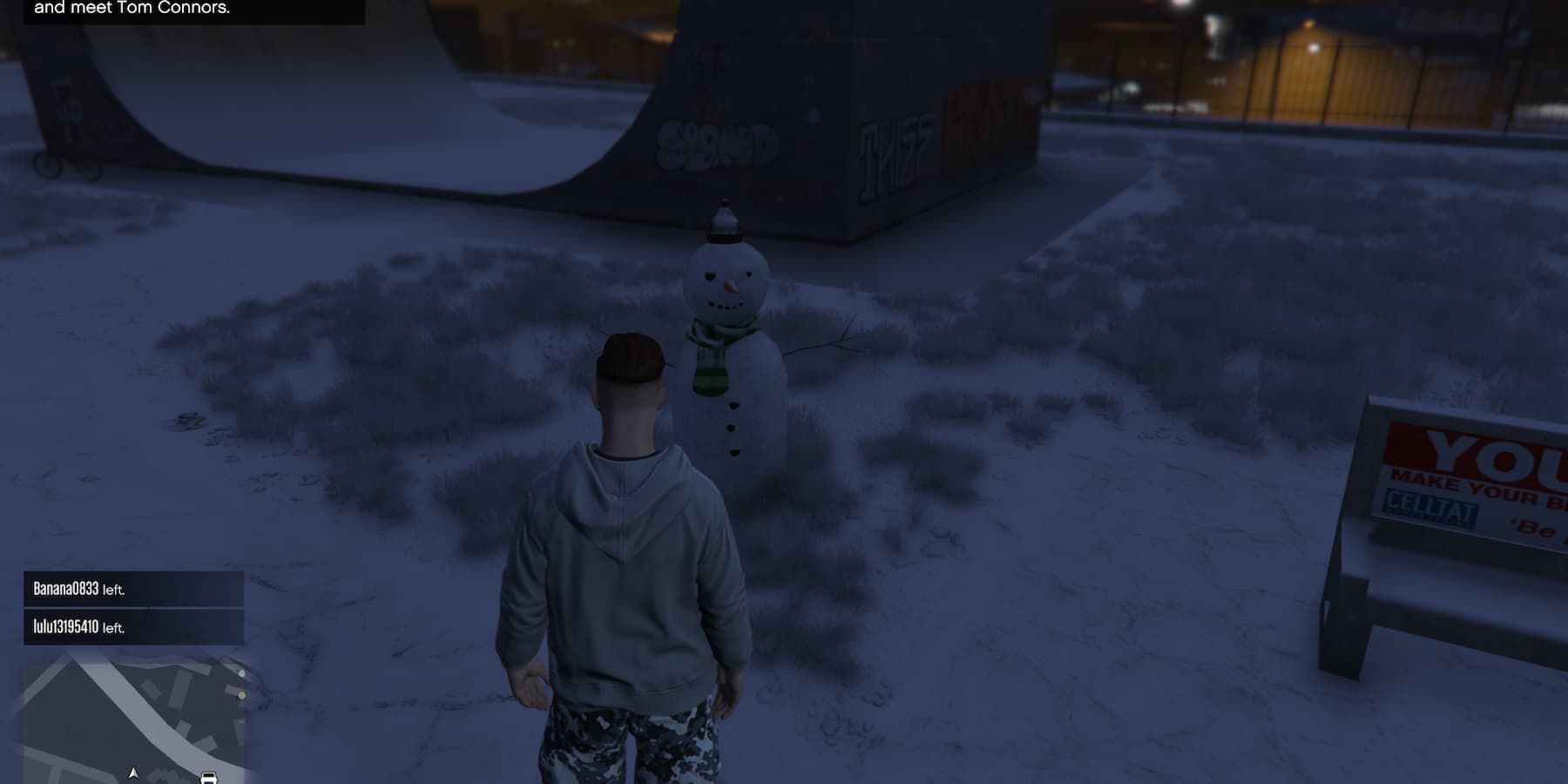This screenshot has width=1568, height=784.
Task: Select the player arrow icon on minimap
Action: (x=134, y=774)
